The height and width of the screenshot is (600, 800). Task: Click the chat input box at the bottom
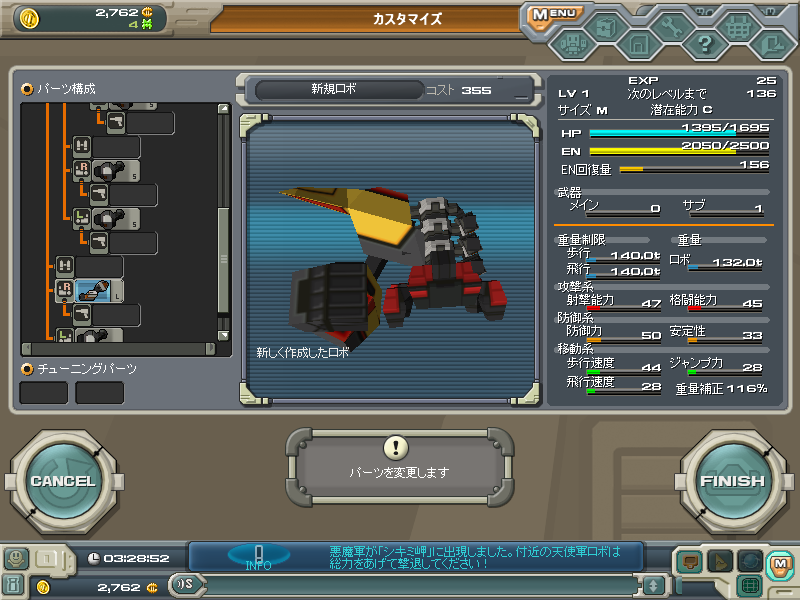point(420,584)
